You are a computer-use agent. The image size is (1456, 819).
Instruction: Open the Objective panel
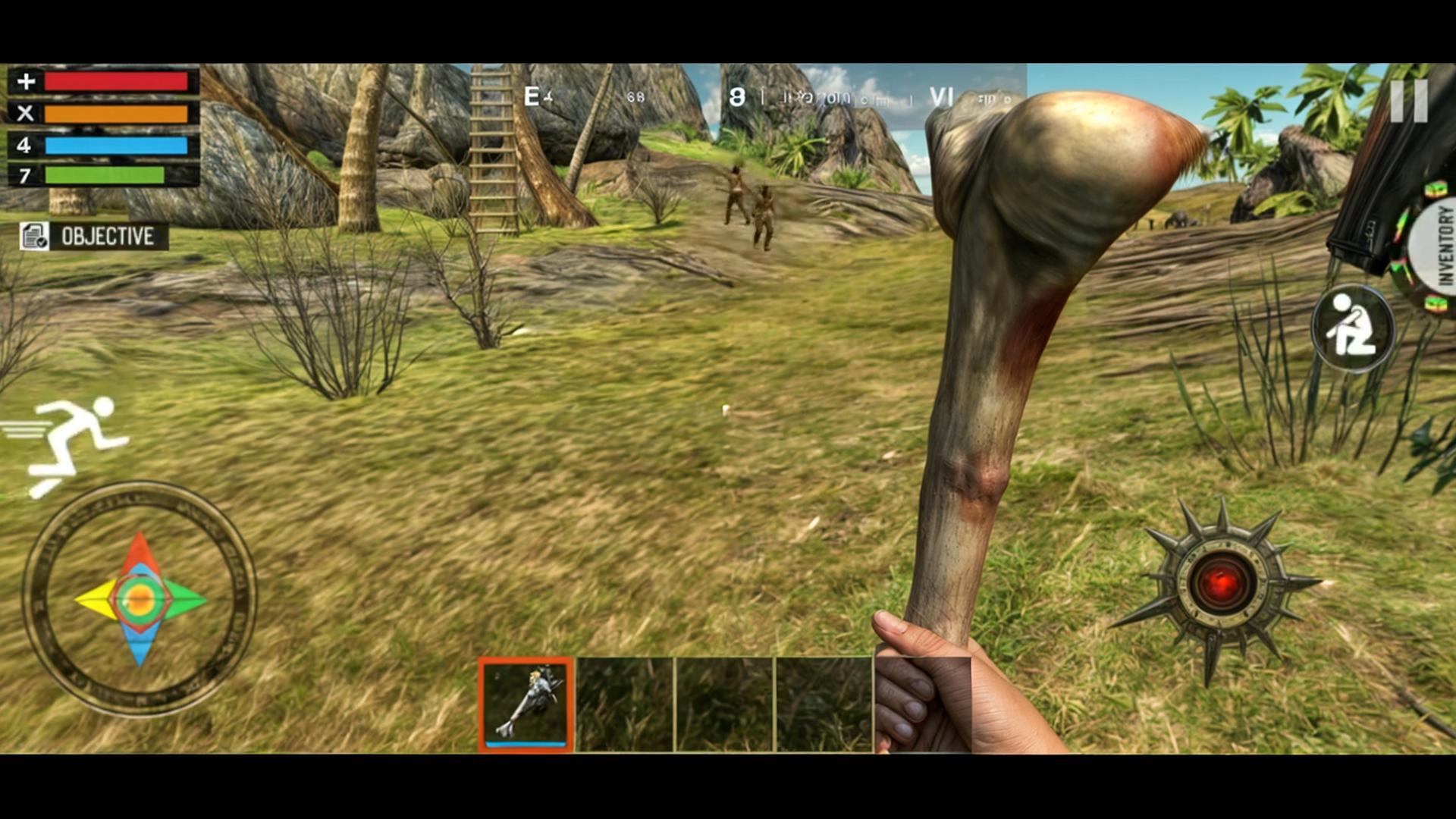[94, 237]
